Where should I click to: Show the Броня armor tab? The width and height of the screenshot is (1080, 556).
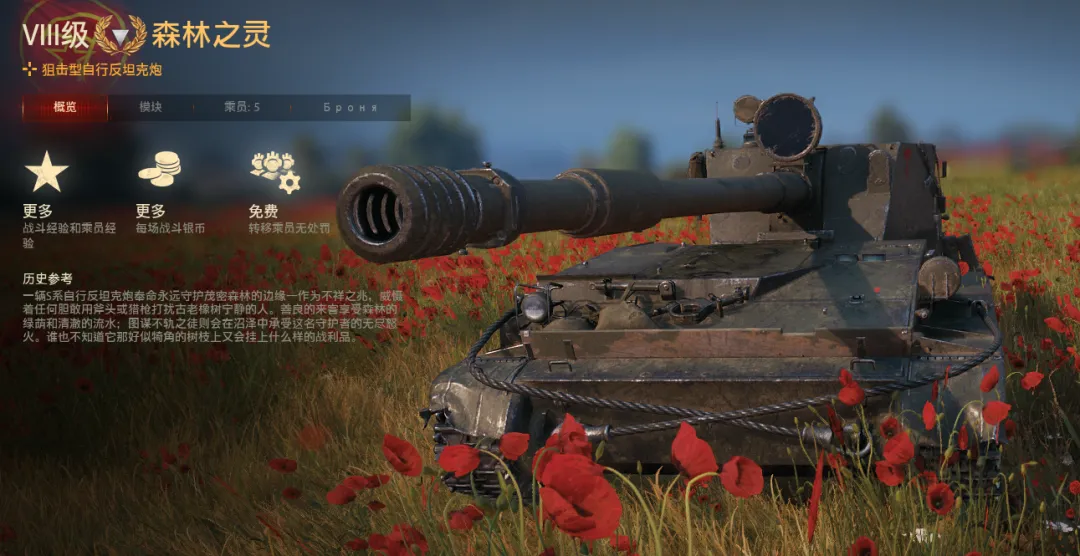click(x=350, y=107)
